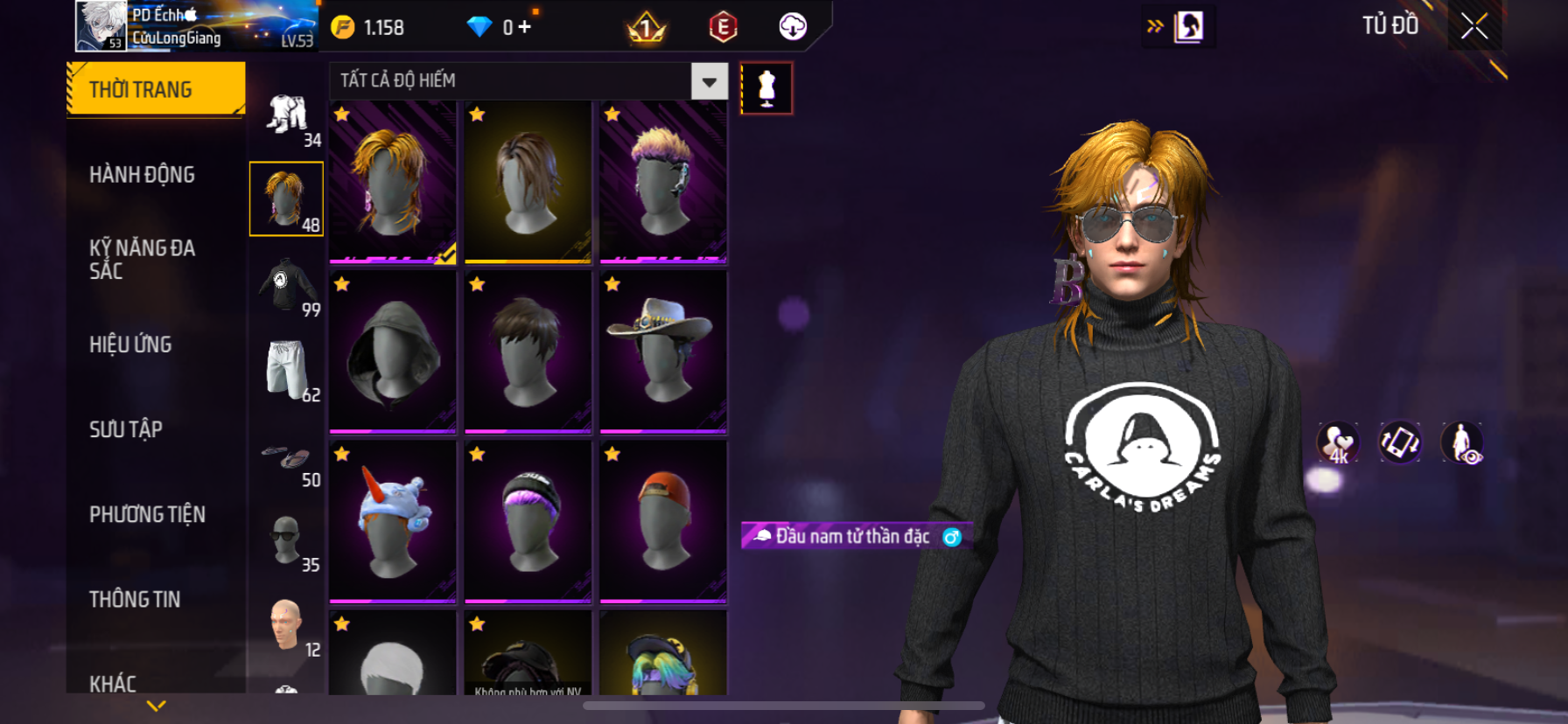This screenshot has height=724, width=1568.
Task: Open the PHƯƠNG TIỆN tab
Action: coord(147,514)
